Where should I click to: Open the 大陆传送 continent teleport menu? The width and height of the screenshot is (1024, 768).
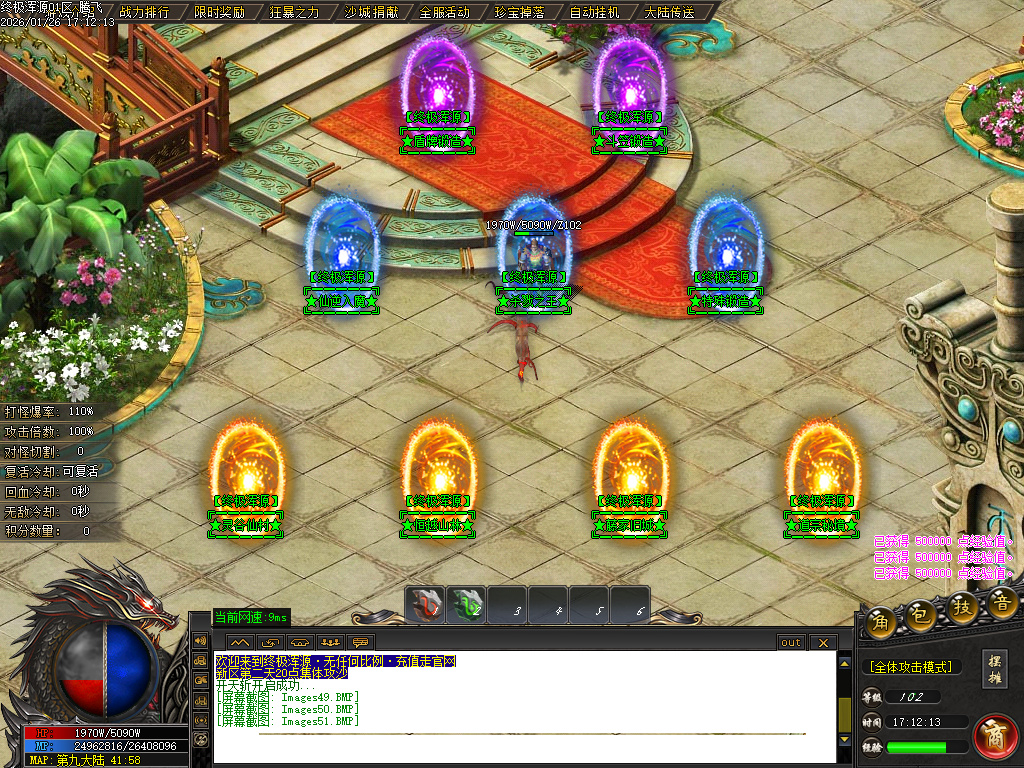click(x=669, y=12)
